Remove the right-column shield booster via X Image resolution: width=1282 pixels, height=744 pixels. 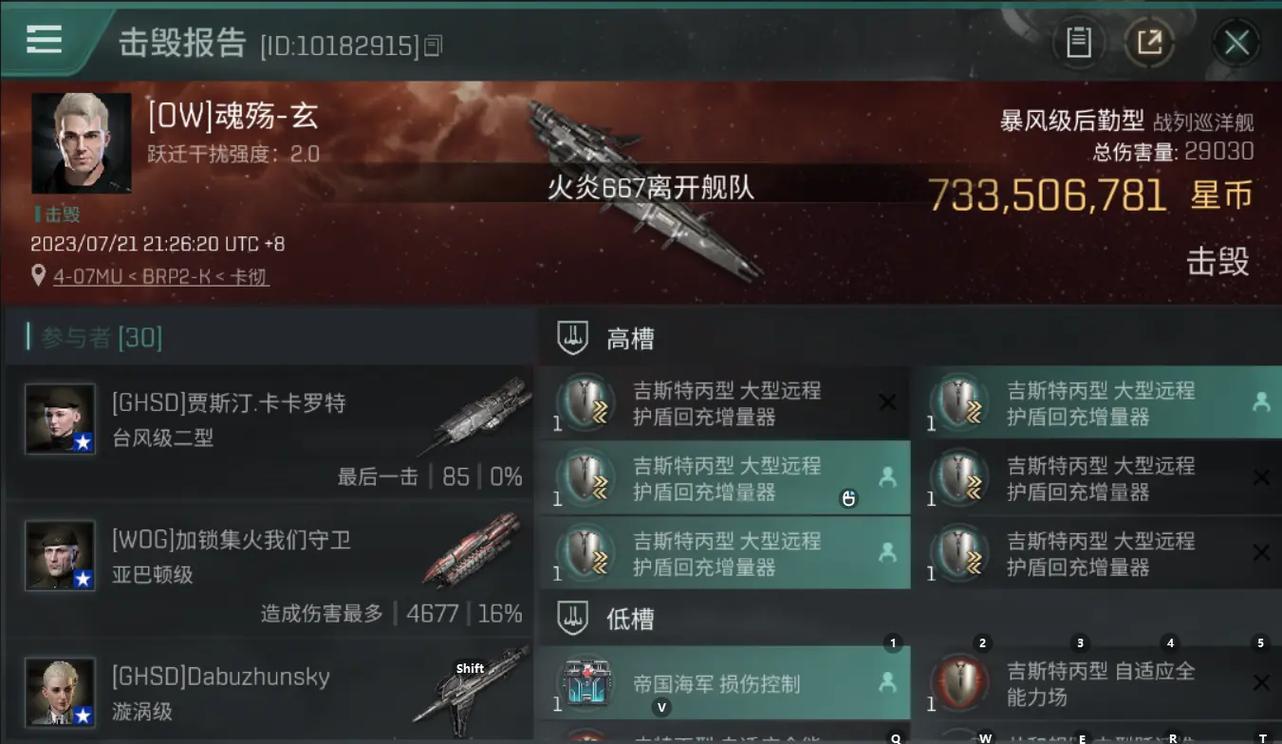[x=1262, y=477]
